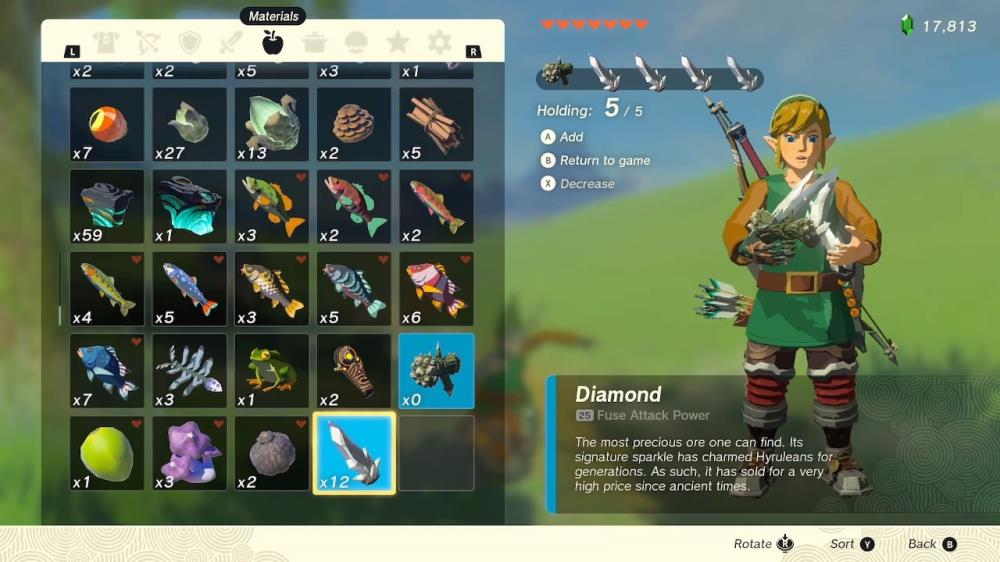Open the bows and arrows tab

(148, 42)
